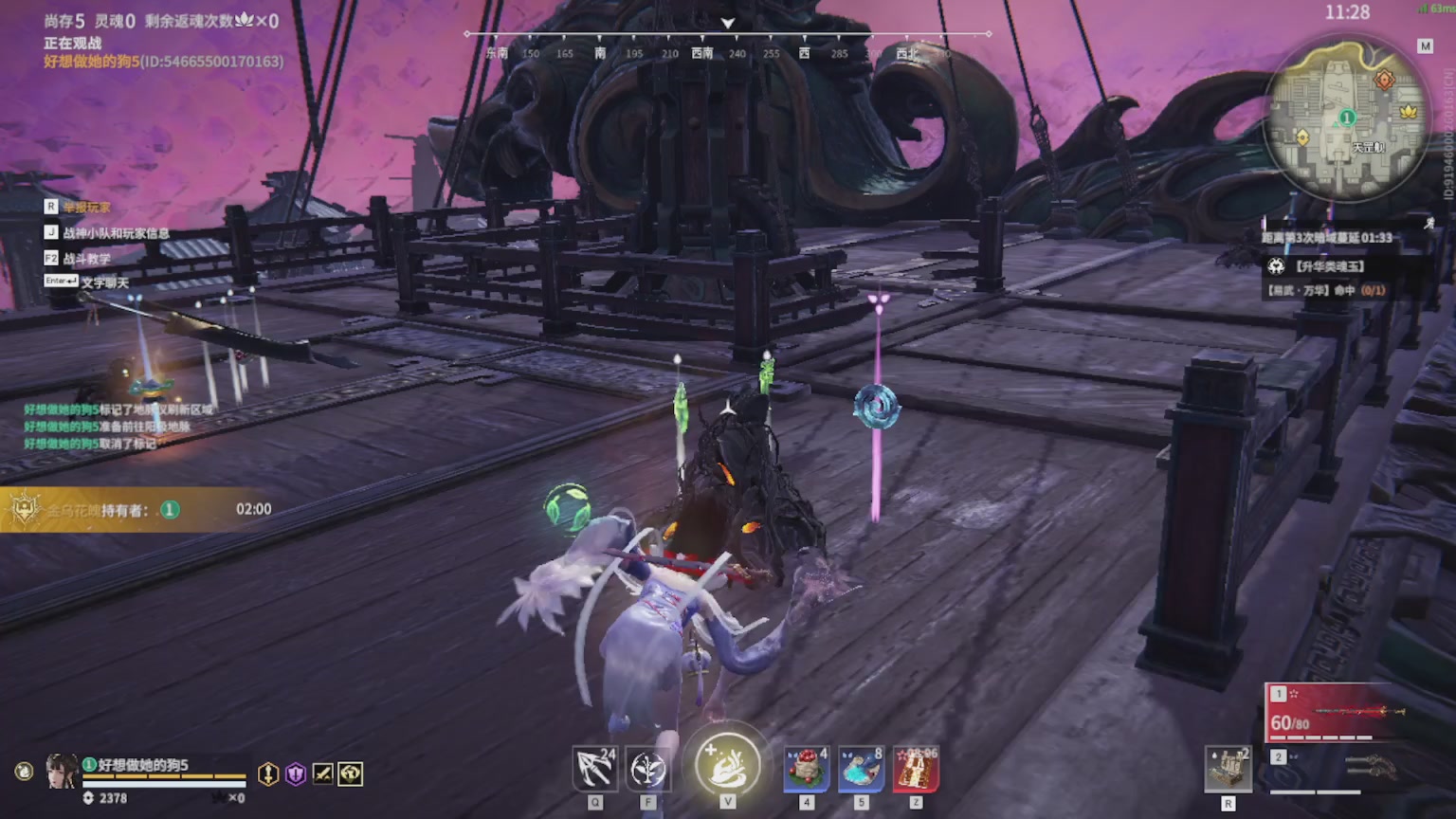Trigger the glowing ultimate ability icon
The image size is (1456, 819).
[727, 764]
